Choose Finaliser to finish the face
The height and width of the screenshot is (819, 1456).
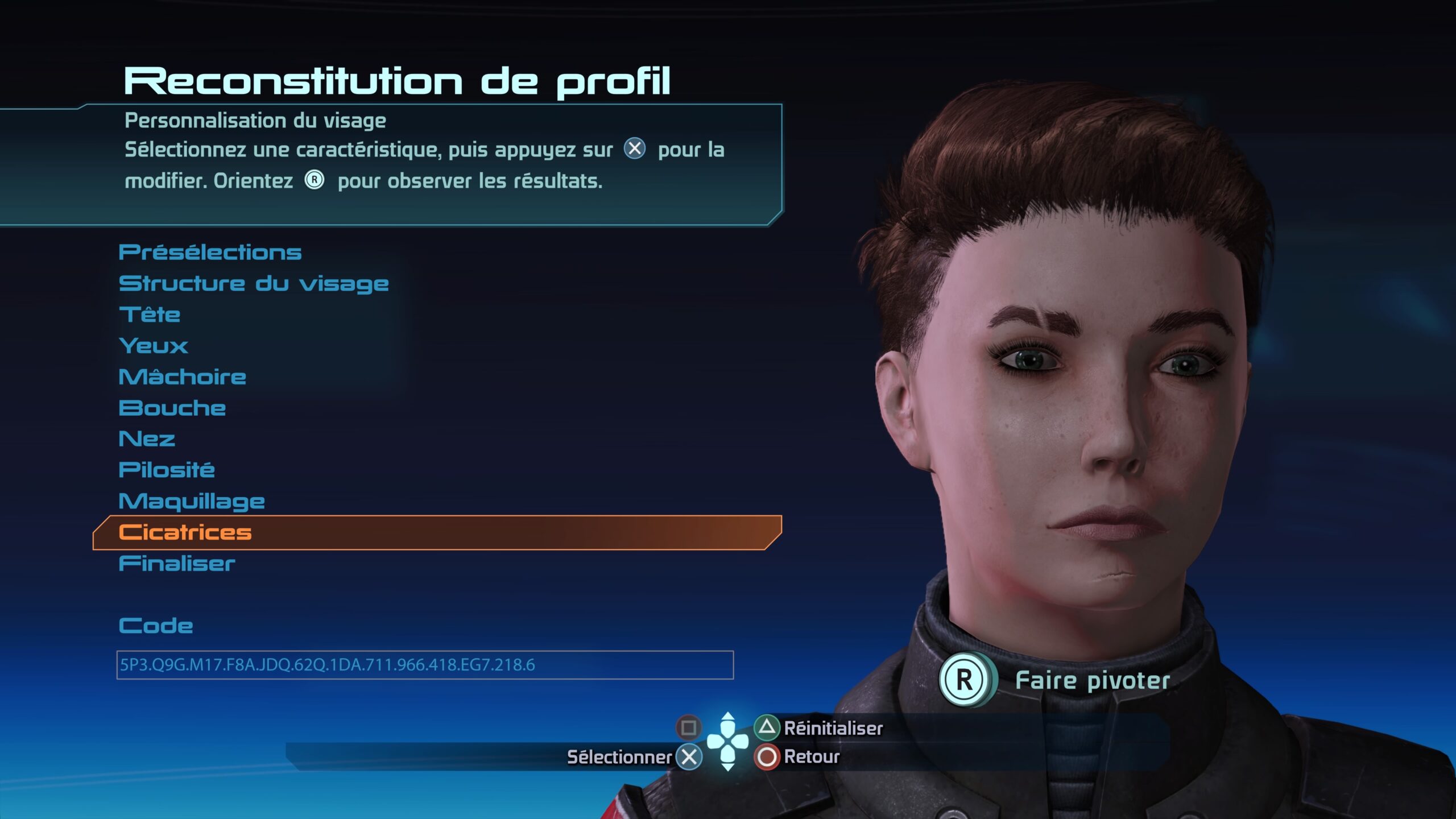177,564
